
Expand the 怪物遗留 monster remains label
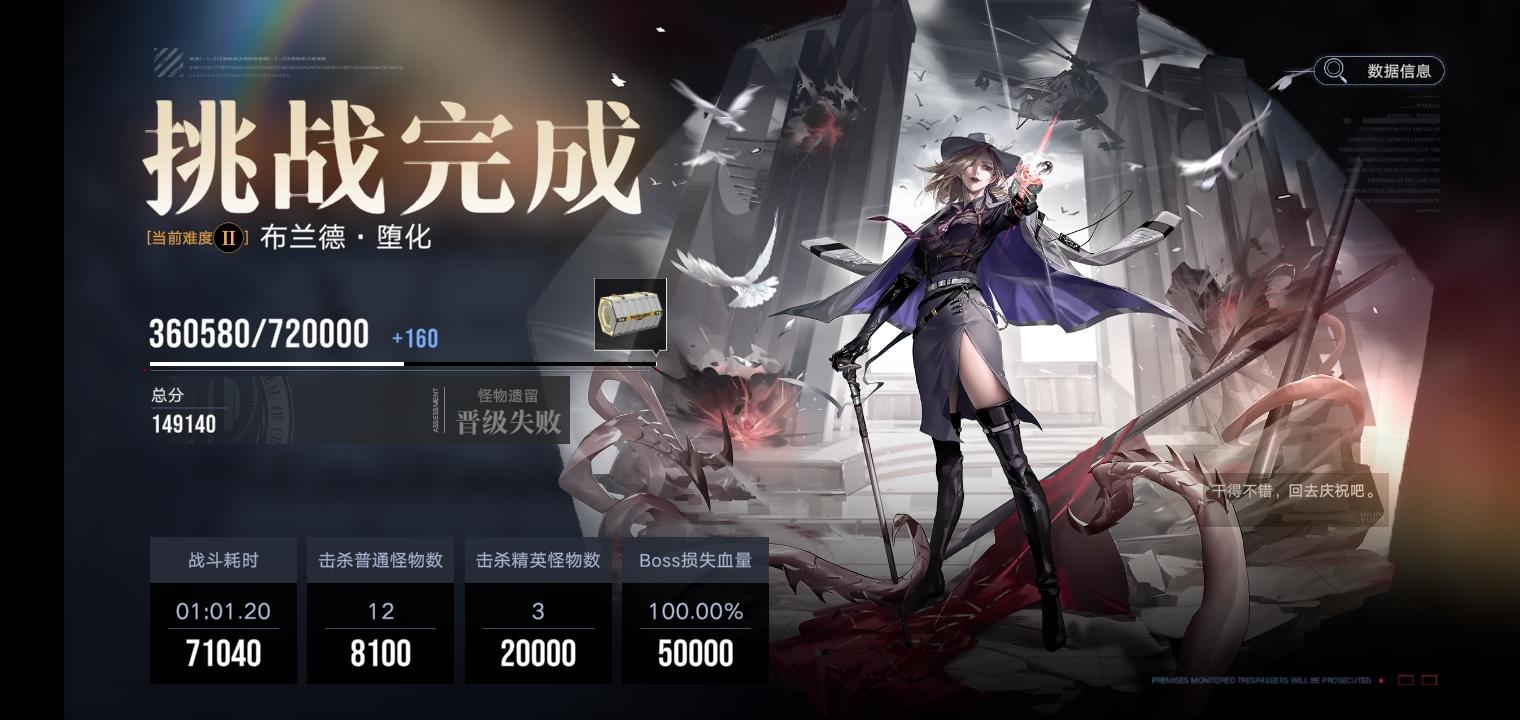pos(508,395)
